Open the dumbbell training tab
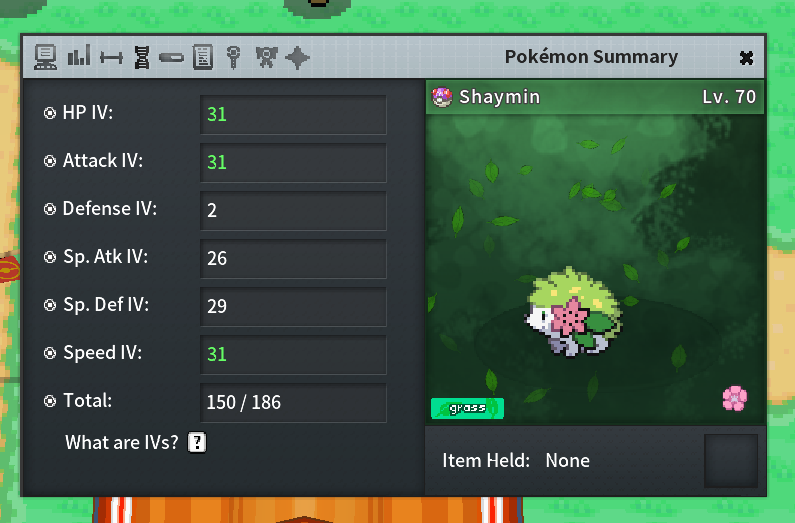The height and width of the screenshot is (523, 795). [x=110, y=58]
